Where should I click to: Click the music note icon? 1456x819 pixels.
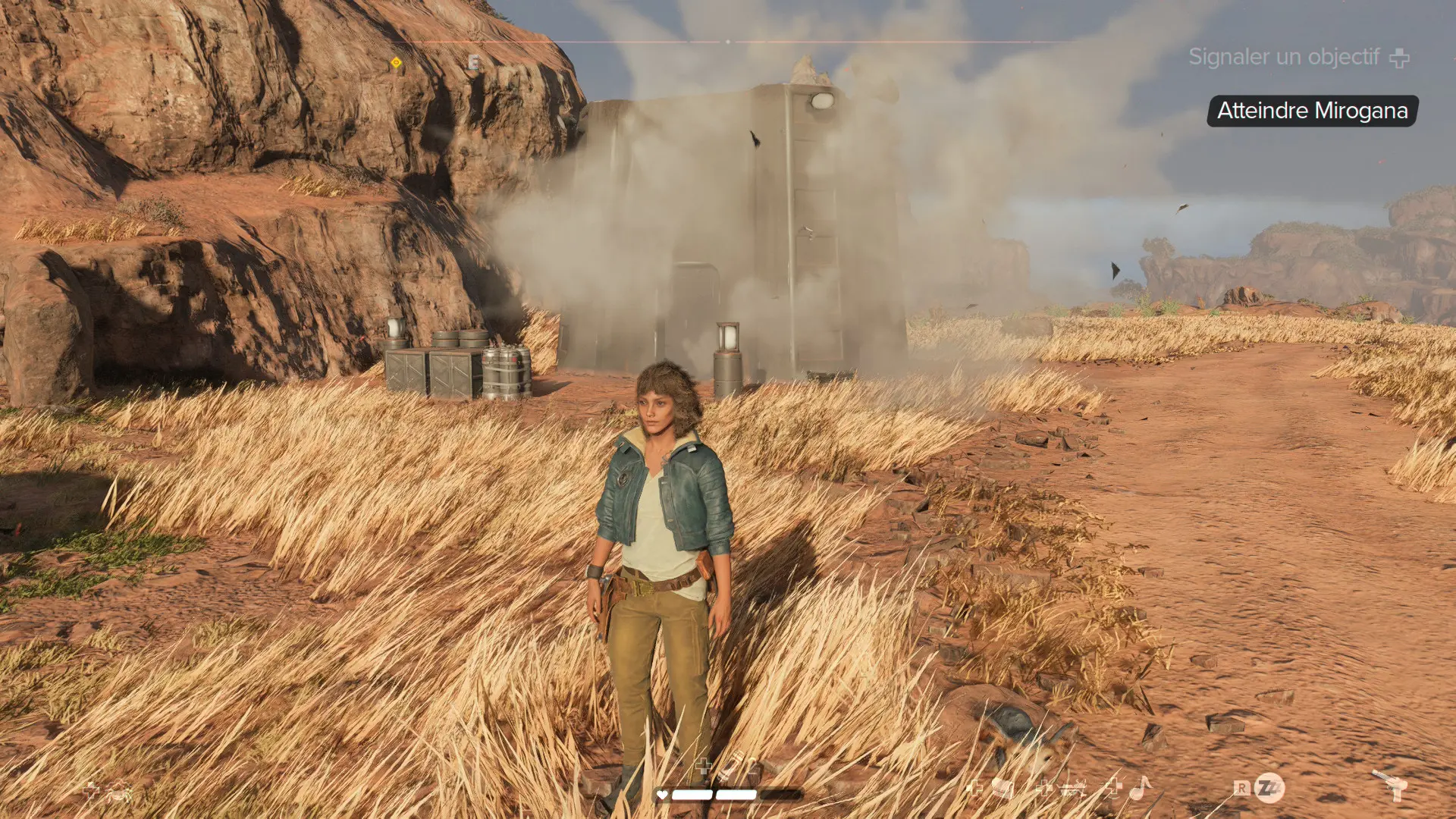[1140, 789]
